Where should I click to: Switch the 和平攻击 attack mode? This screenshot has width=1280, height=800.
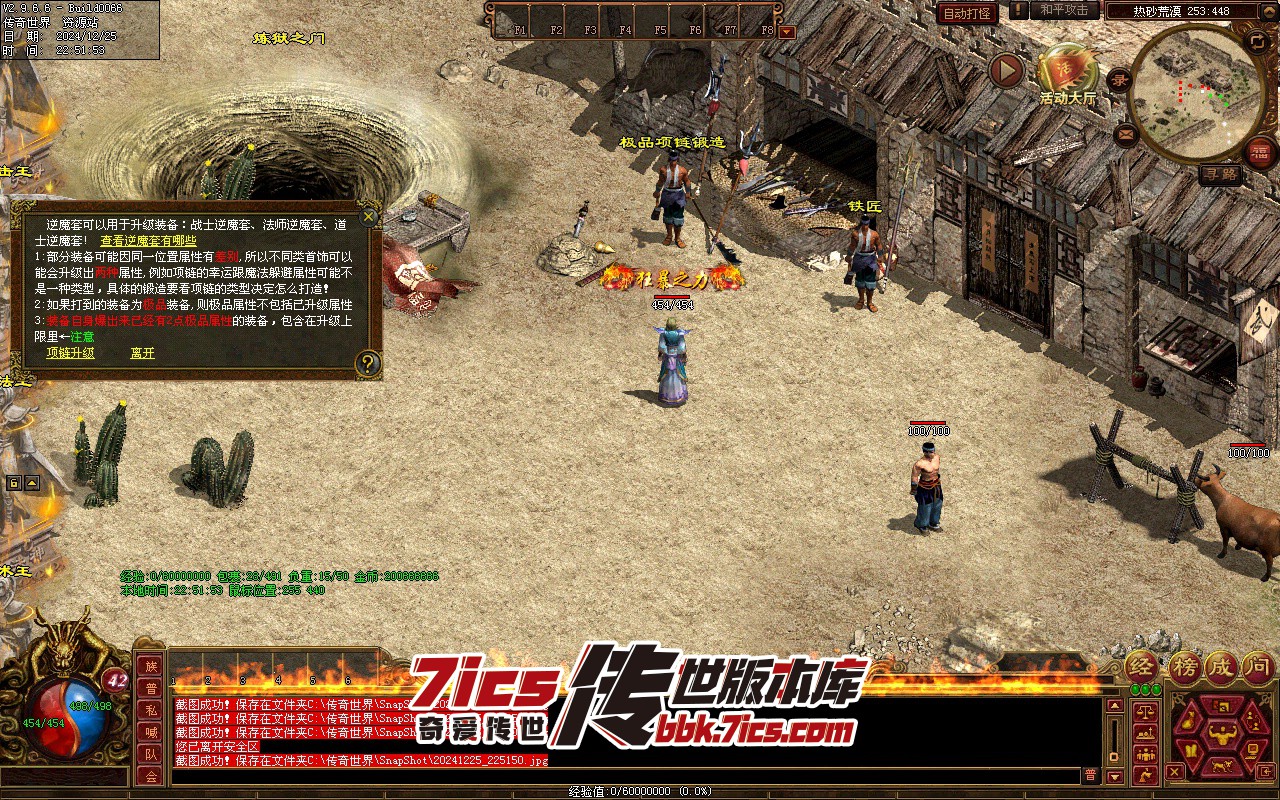(1064, 10)
